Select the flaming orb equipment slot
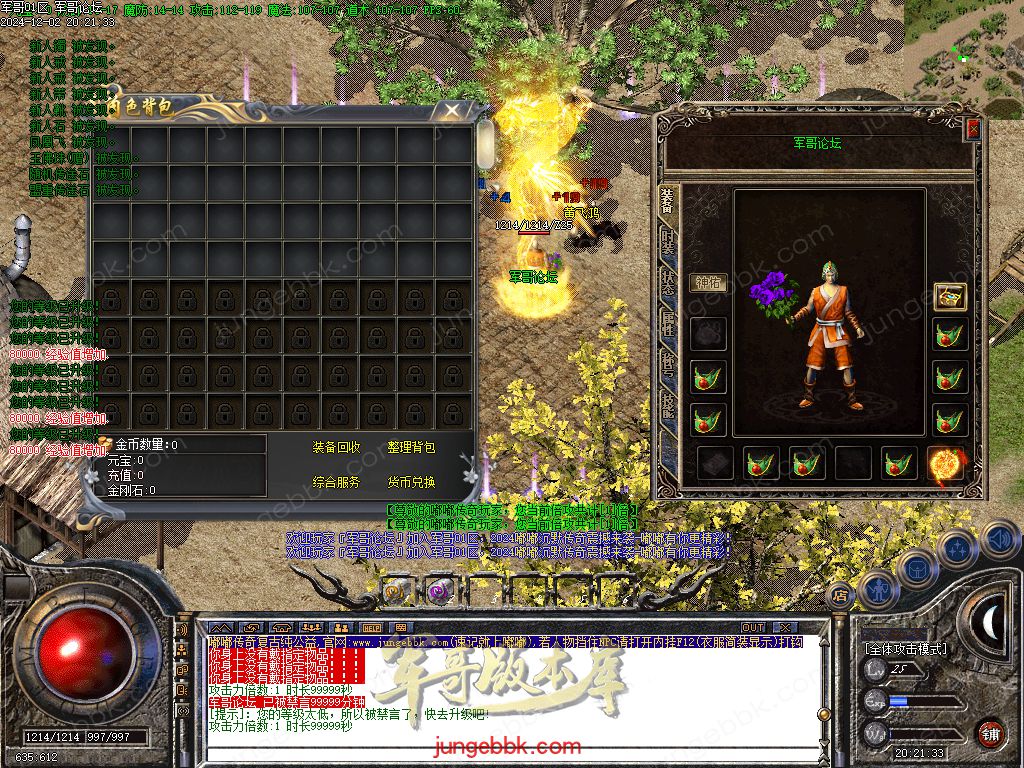1024x768 pixels. click(x=945, y=463)
